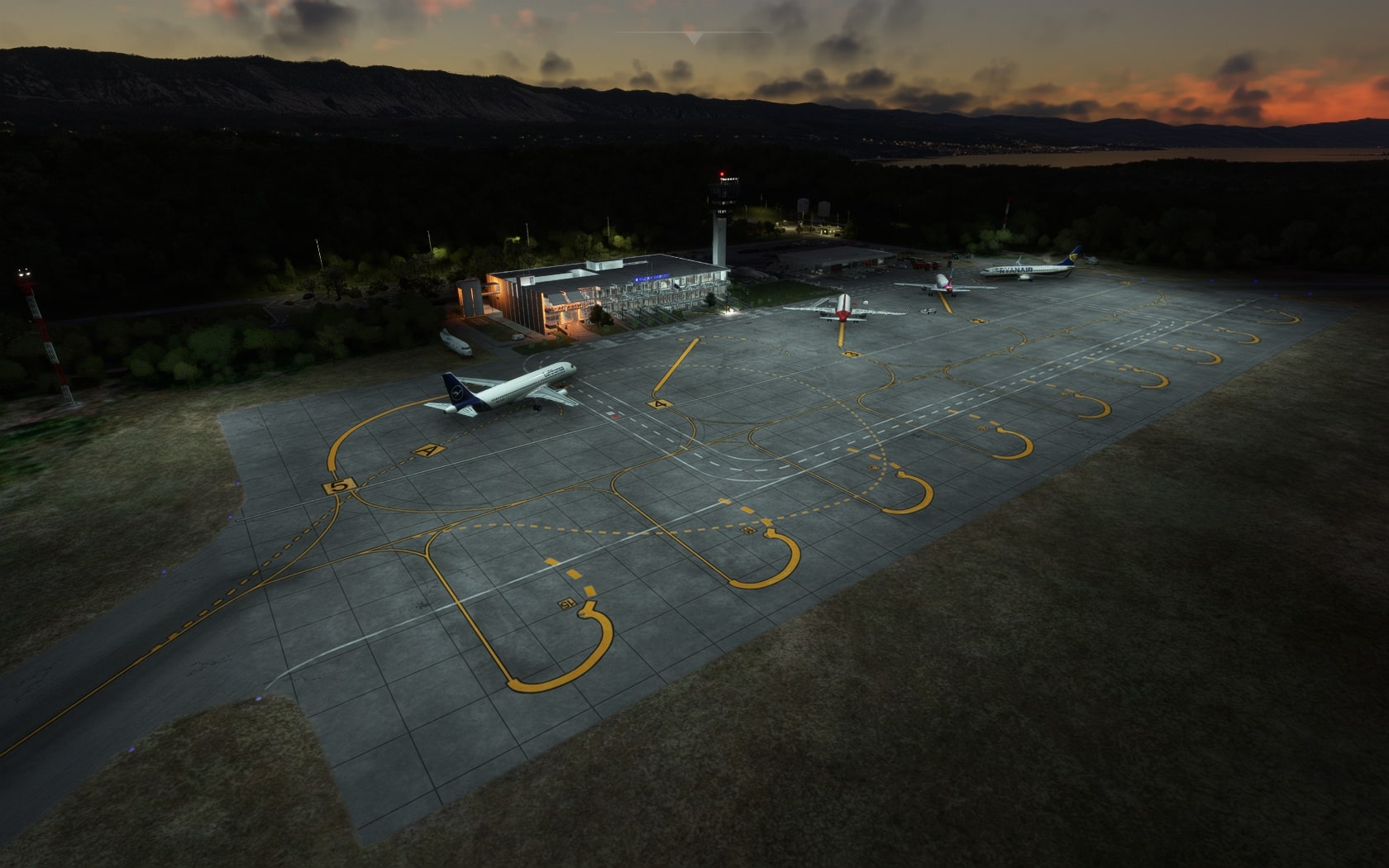Expand the toolbar with the triangle handle
This screenshot has width=1389, height=868.
coord(693,37)
